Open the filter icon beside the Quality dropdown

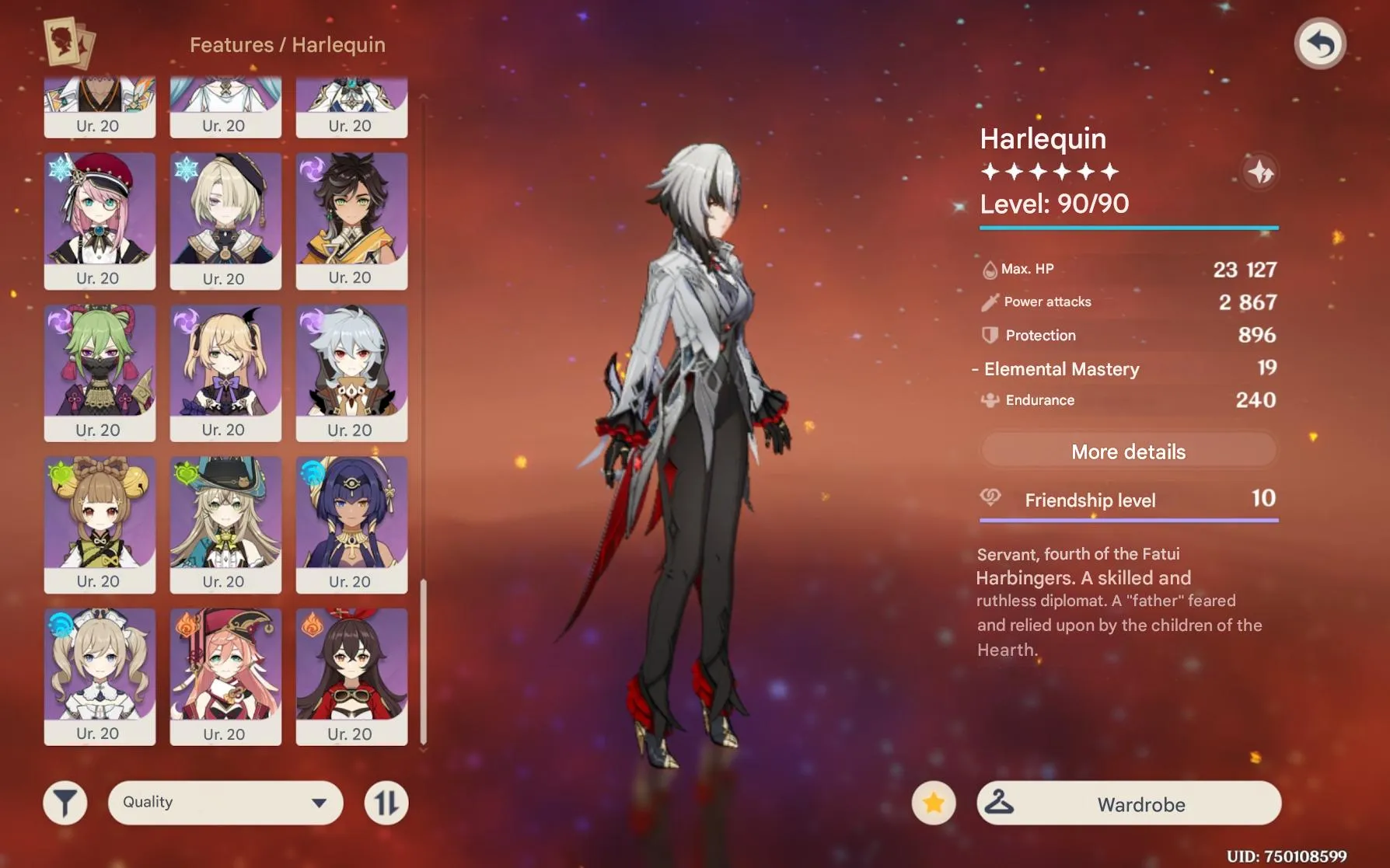pyautogui.click(x=65, y=801)
